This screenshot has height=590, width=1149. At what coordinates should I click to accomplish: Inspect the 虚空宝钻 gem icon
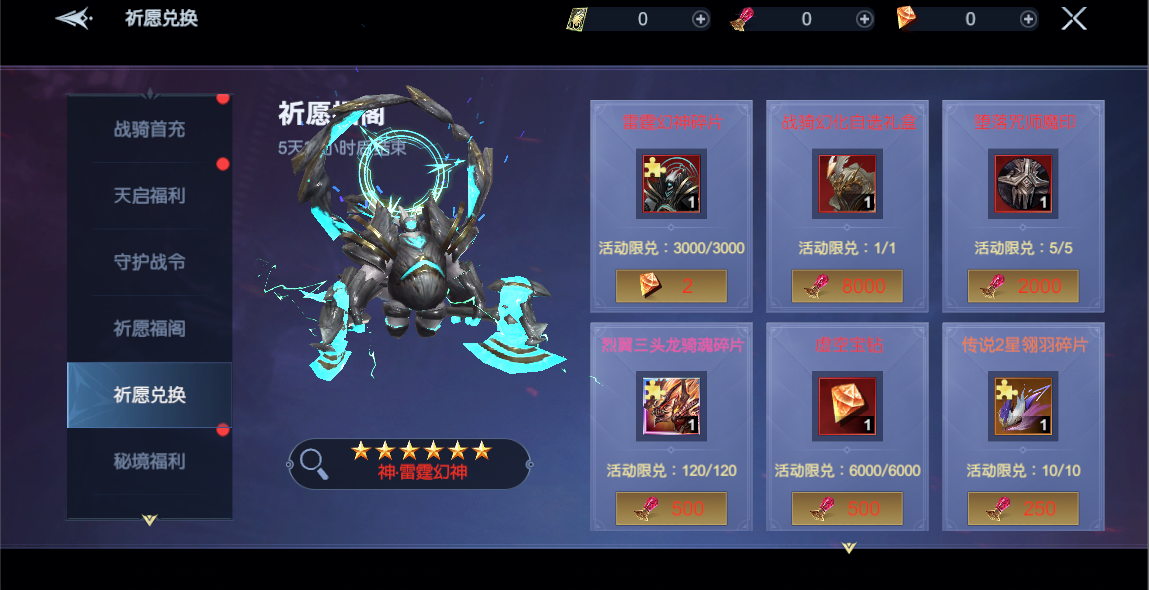pyautogui.click(x=847, y=406)
